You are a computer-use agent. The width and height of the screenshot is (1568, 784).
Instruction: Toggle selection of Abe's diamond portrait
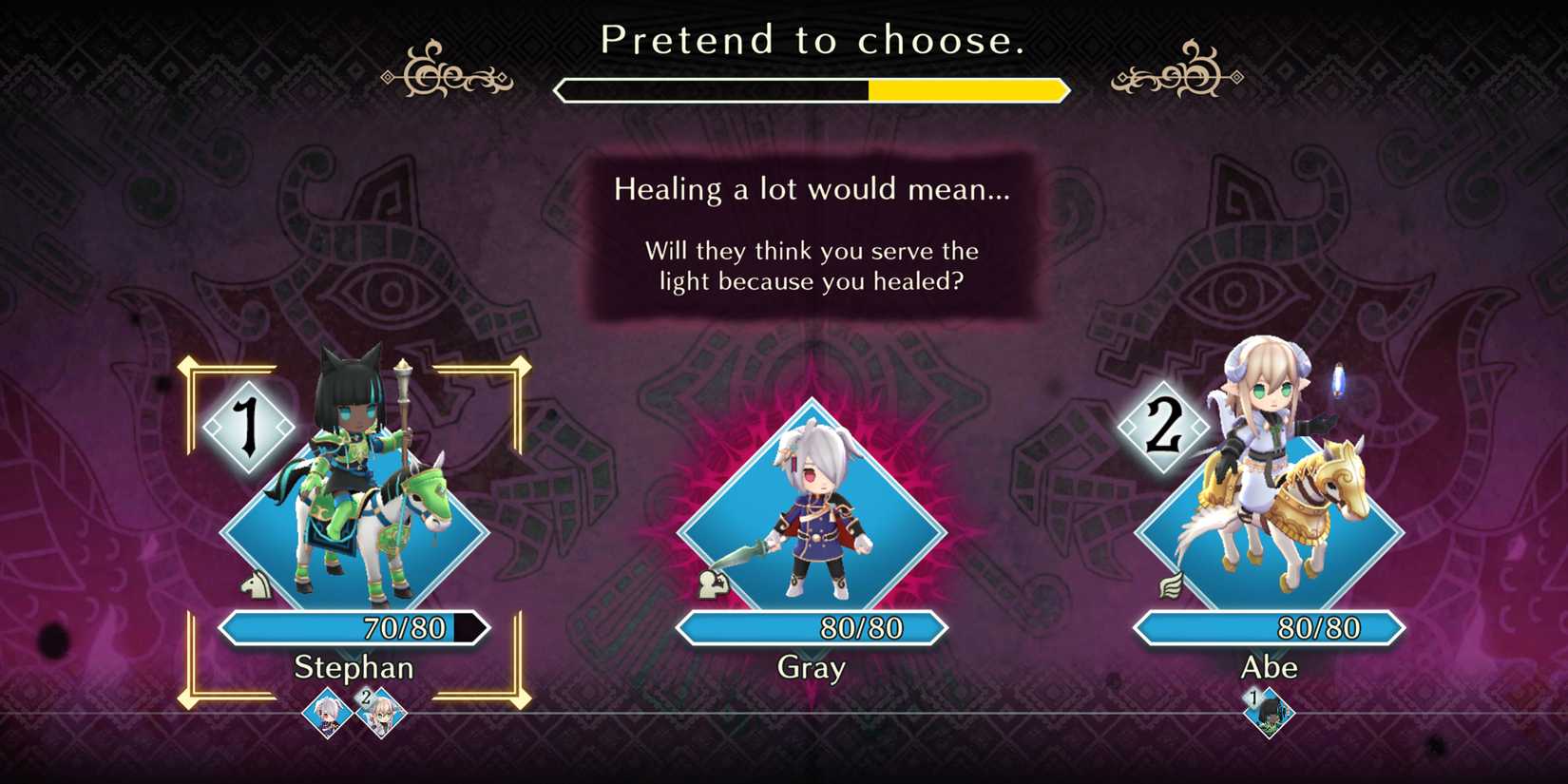(1271, 523)
